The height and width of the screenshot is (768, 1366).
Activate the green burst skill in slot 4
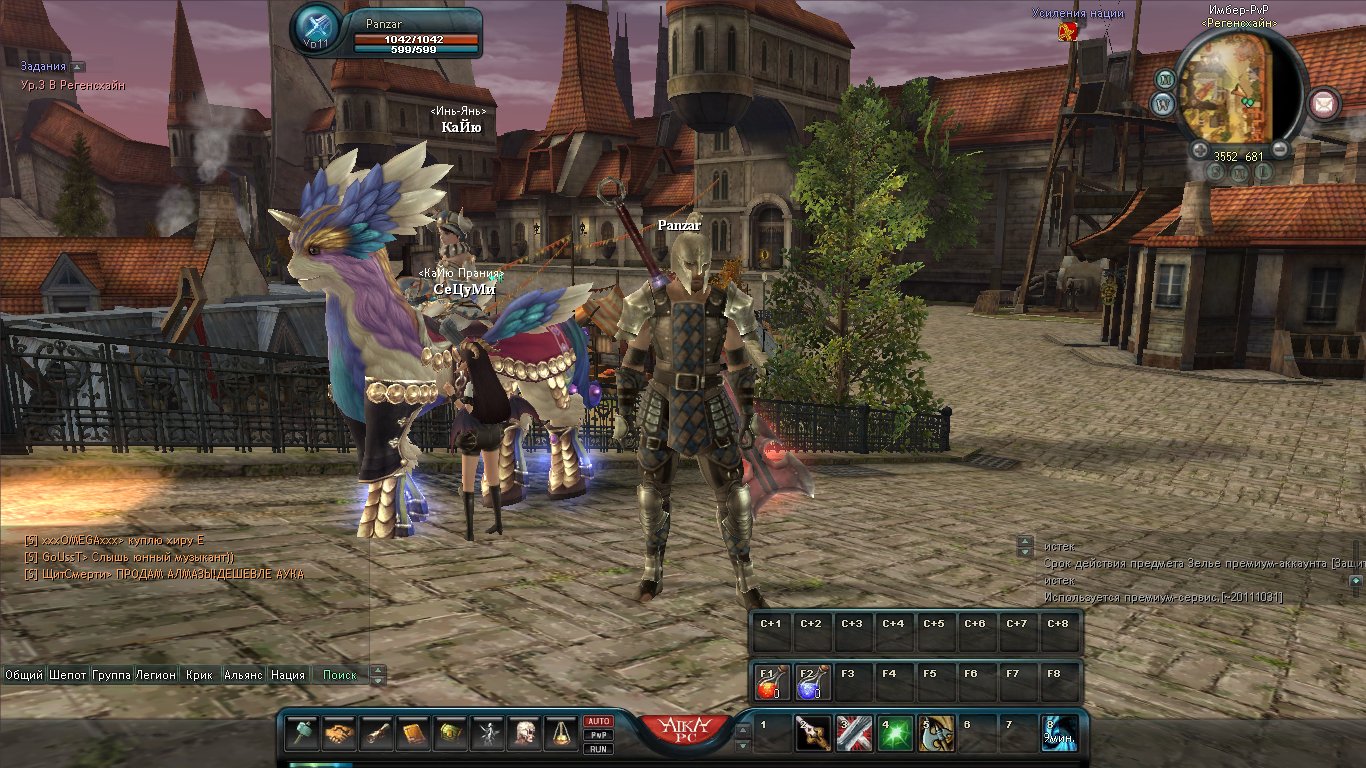(894, 735)
